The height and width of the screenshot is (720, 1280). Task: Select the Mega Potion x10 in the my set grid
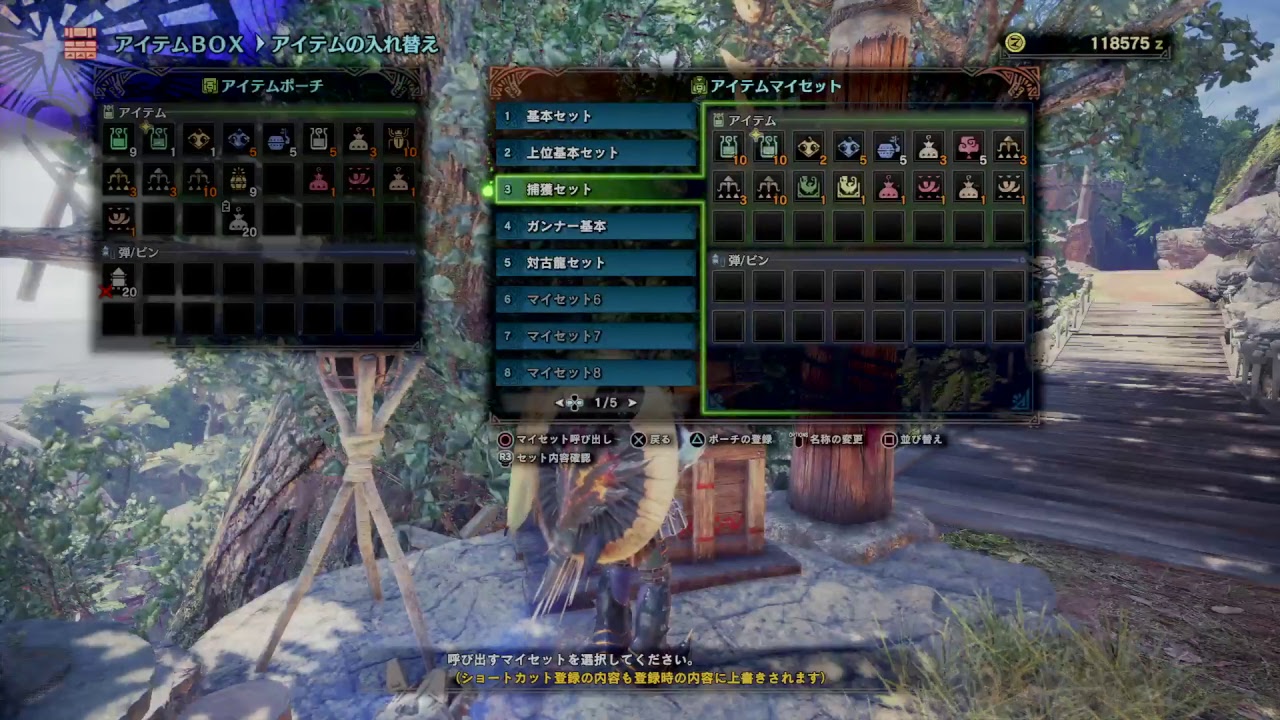click(x=768, y=147)
